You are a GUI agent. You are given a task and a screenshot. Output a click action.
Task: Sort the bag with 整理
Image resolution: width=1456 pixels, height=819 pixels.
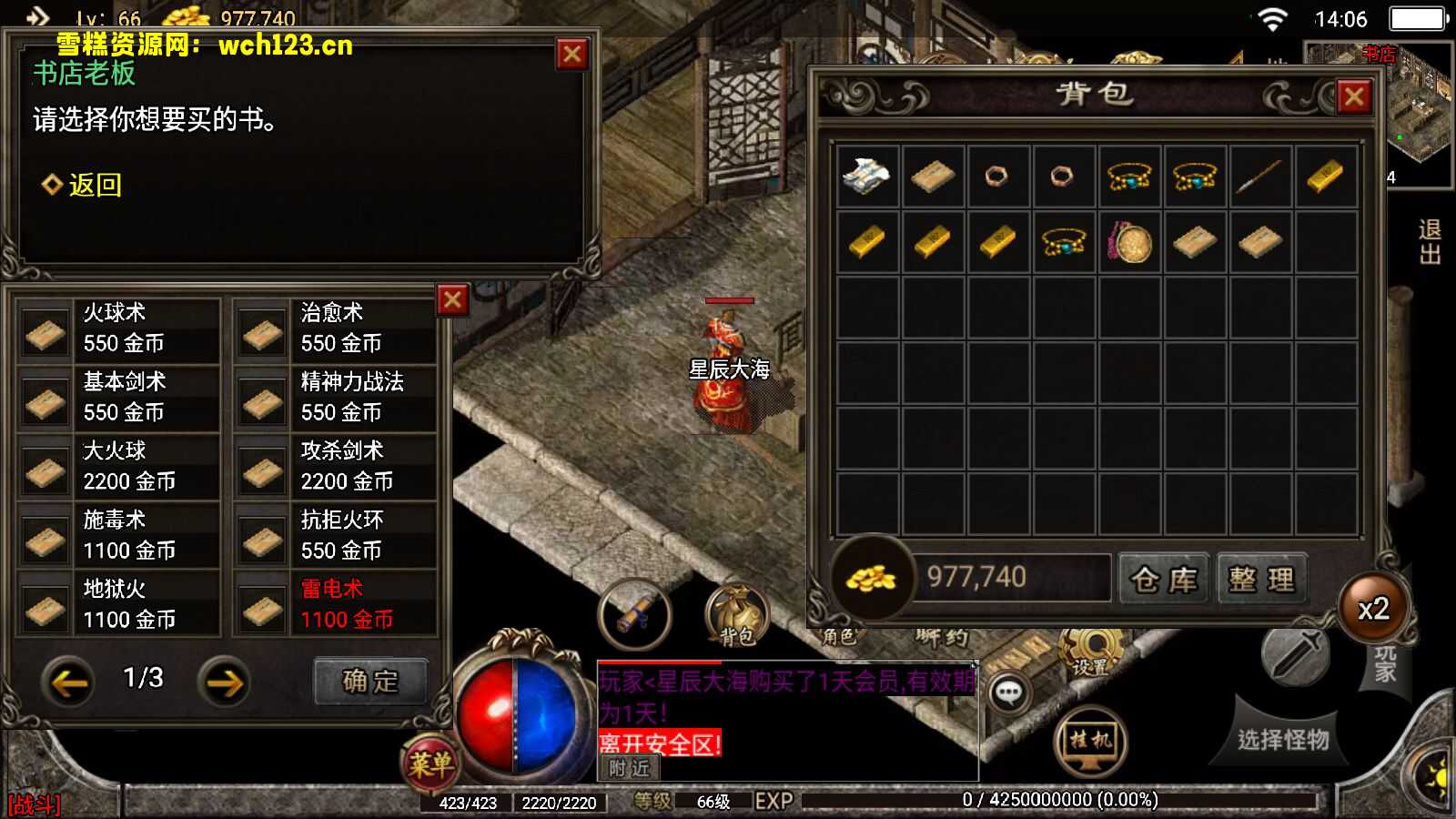point(1261,579)
